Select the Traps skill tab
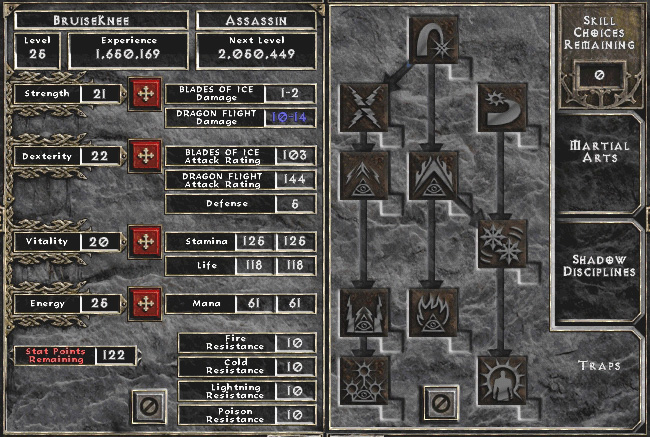Viewport: 650px width, 437px height. pos(599,366)
